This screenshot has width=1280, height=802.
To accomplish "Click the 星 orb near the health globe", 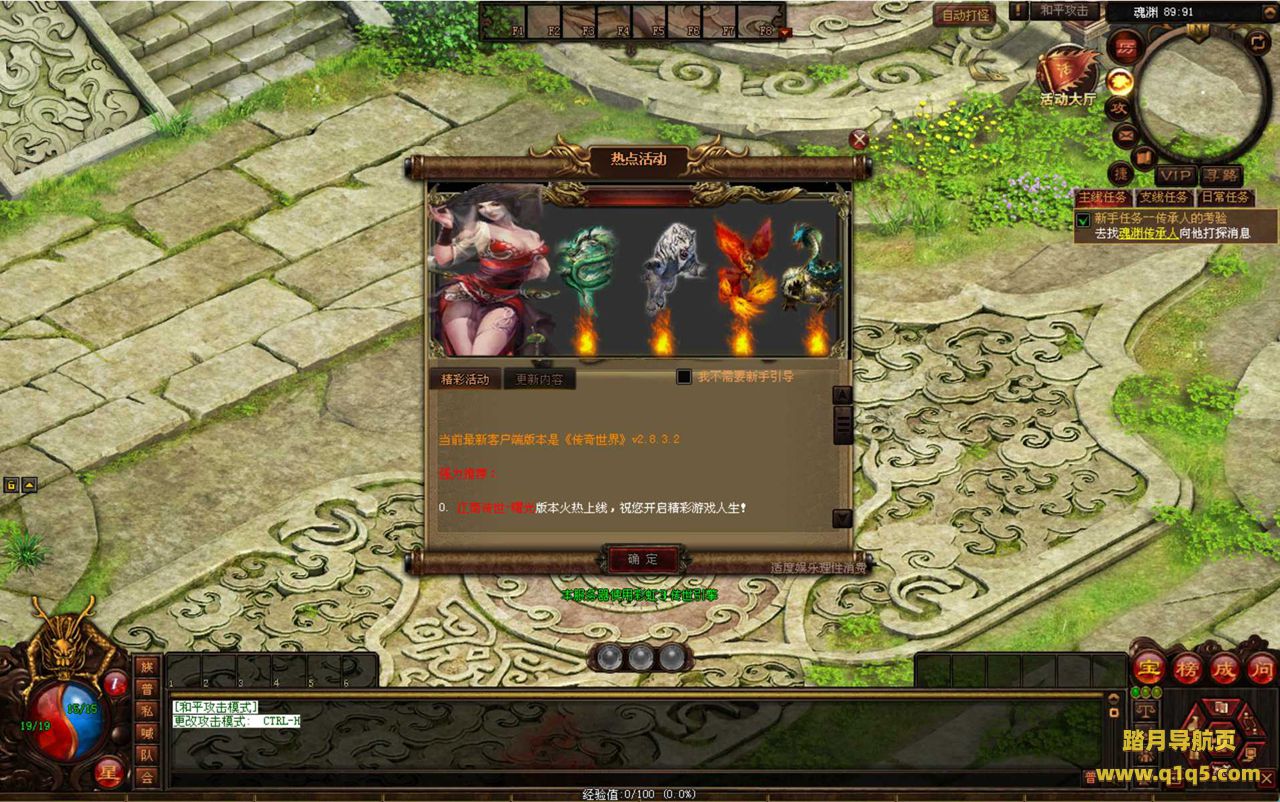I will (x=110, y=772).
